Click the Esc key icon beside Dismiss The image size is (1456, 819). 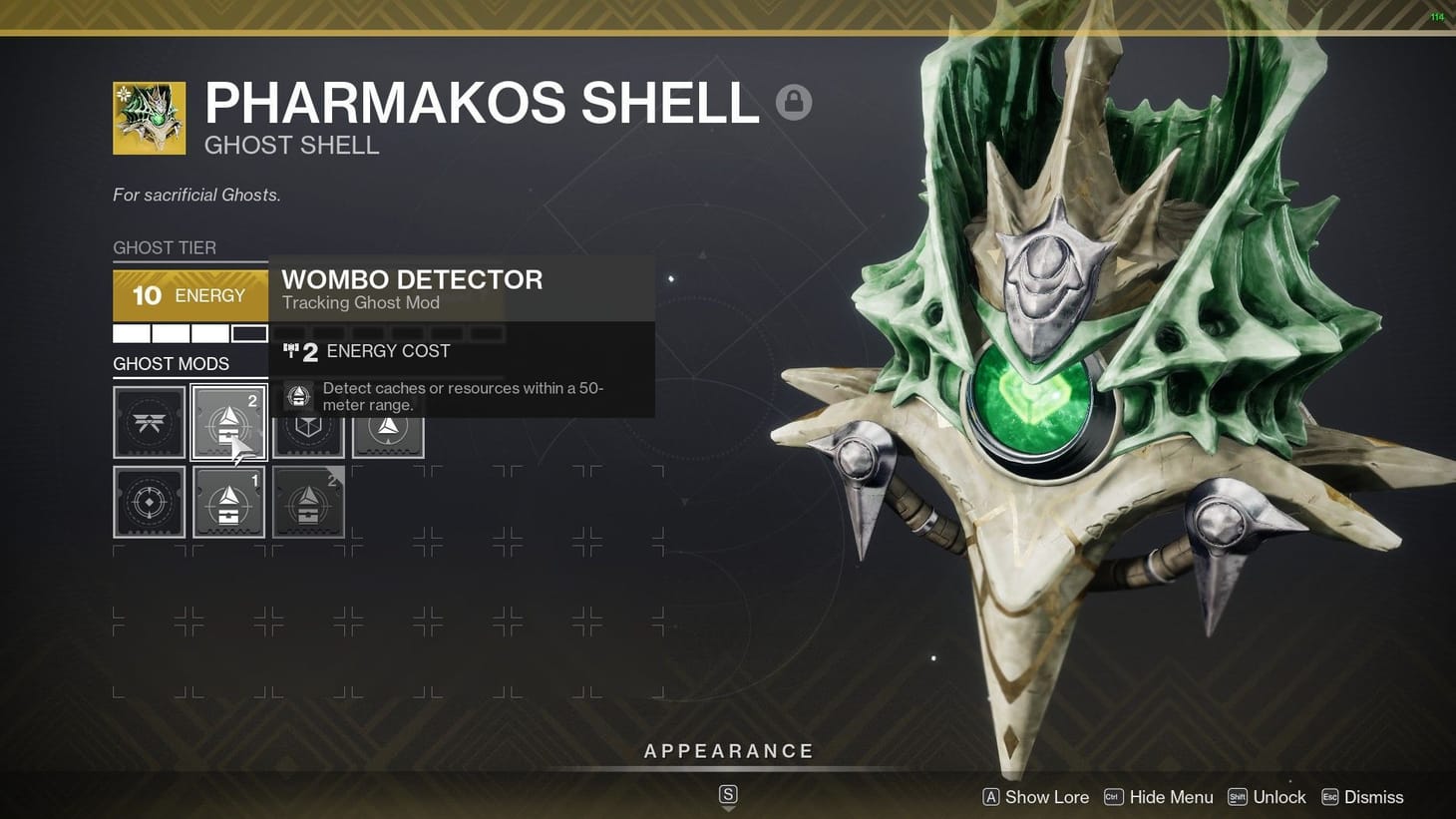click(x=1330, y=796)
